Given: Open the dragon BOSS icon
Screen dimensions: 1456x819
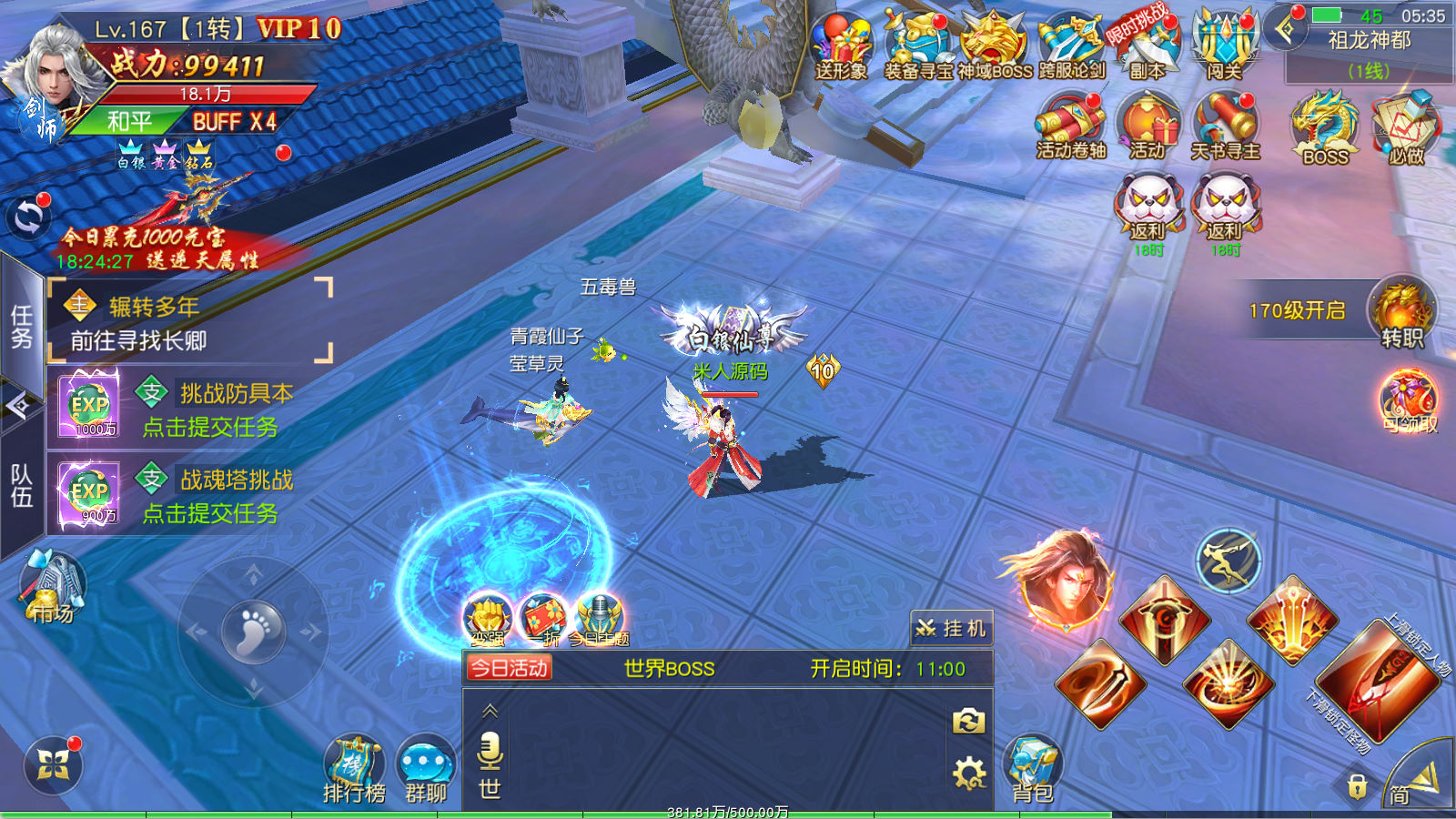Looking at the screenshot, I should click(1325, 127).
